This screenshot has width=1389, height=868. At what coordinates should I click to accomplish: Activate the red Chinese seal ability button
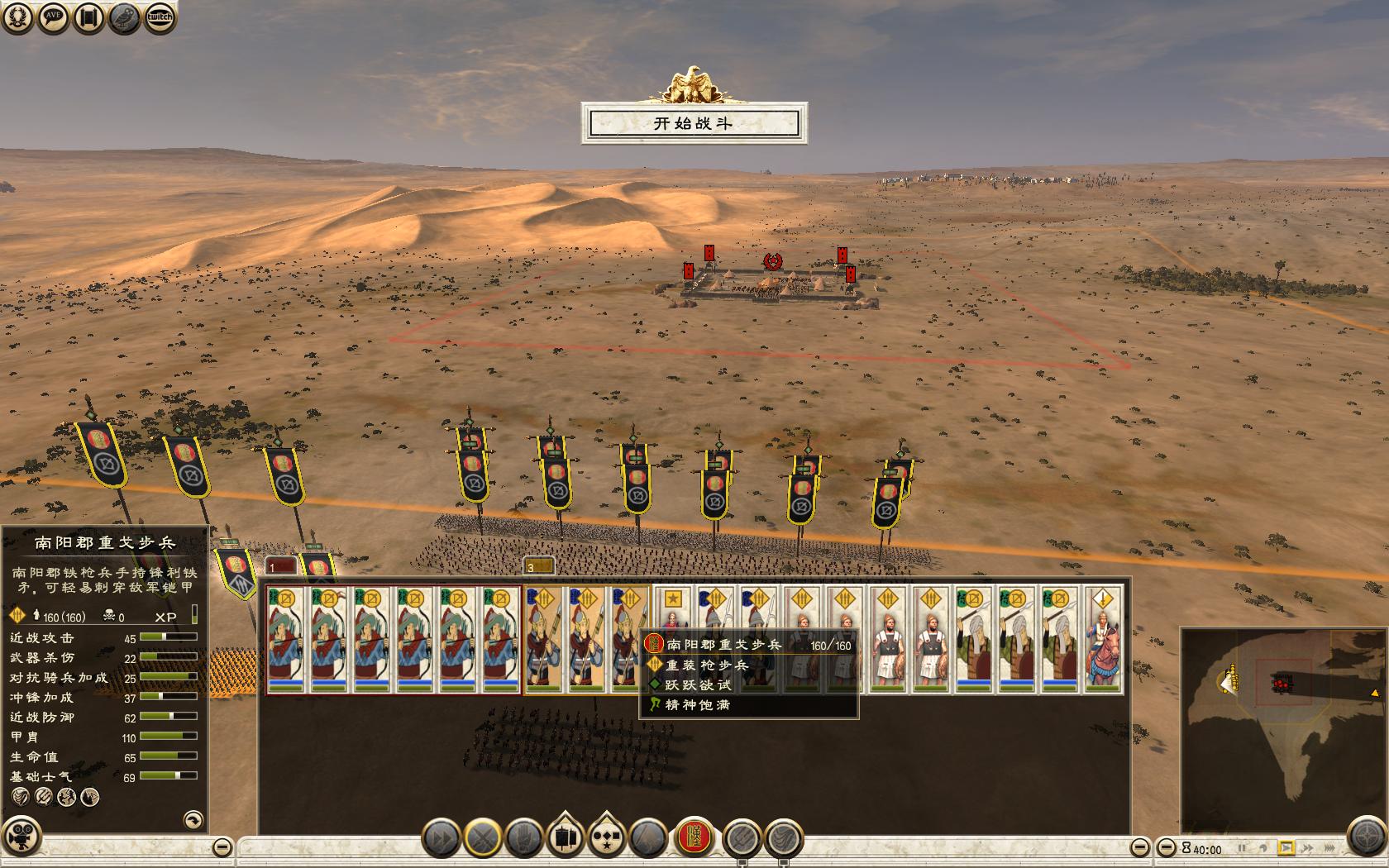tap(695, 837)
